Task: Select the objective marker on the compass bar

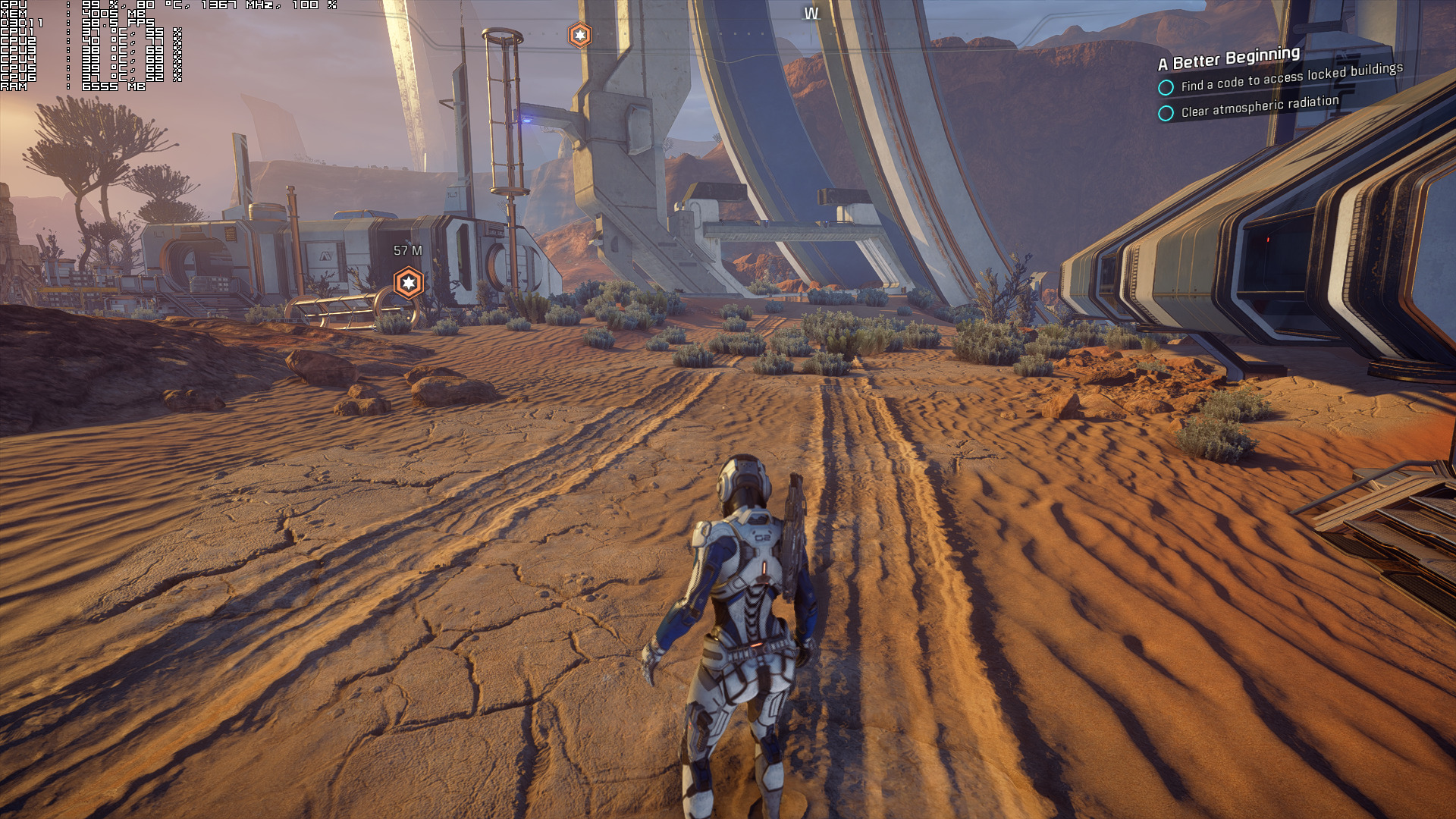Action: coord(580,35)
